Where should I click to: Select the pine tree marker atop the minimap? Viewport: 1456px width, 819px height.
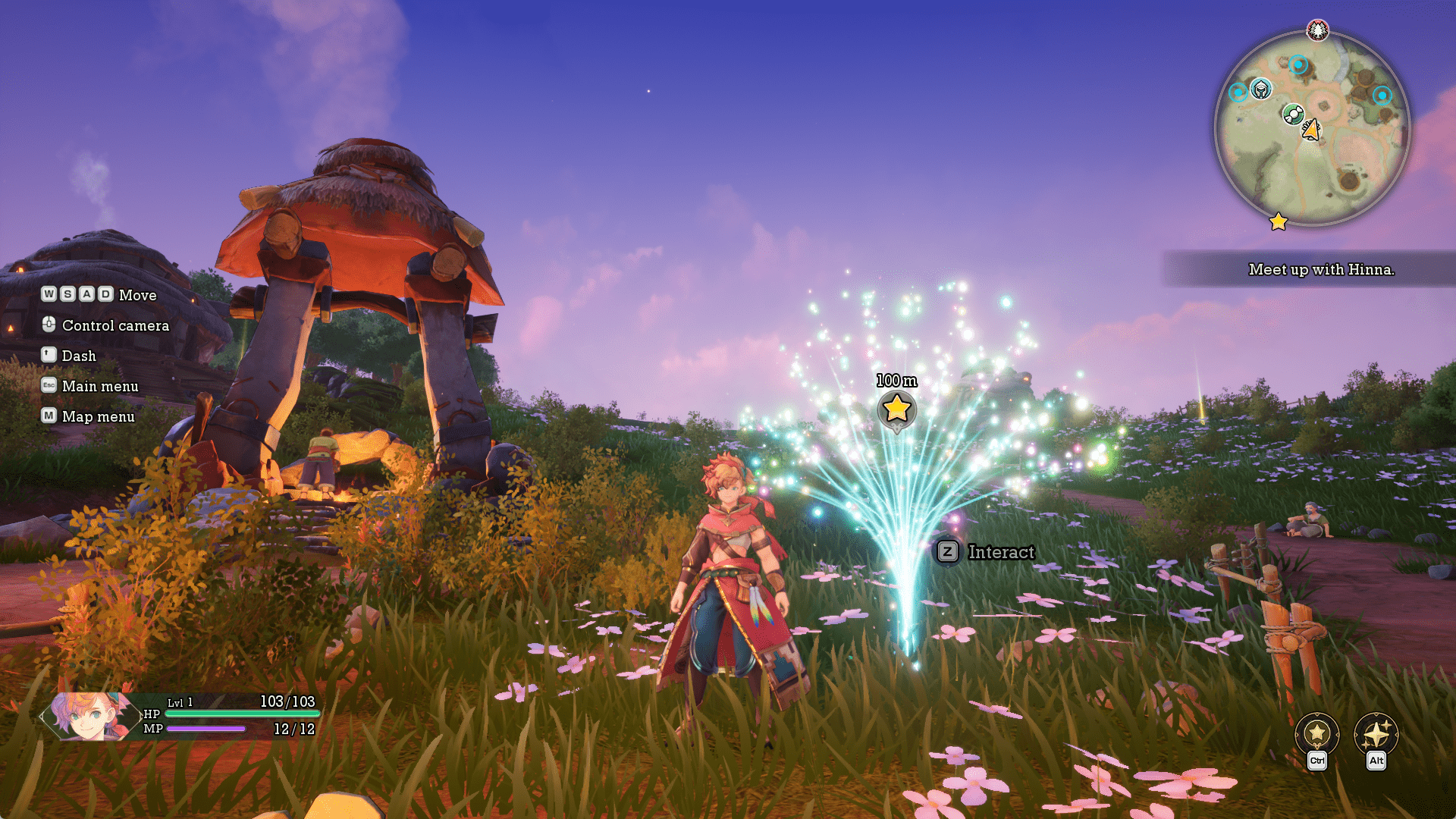pos(1318,30)
